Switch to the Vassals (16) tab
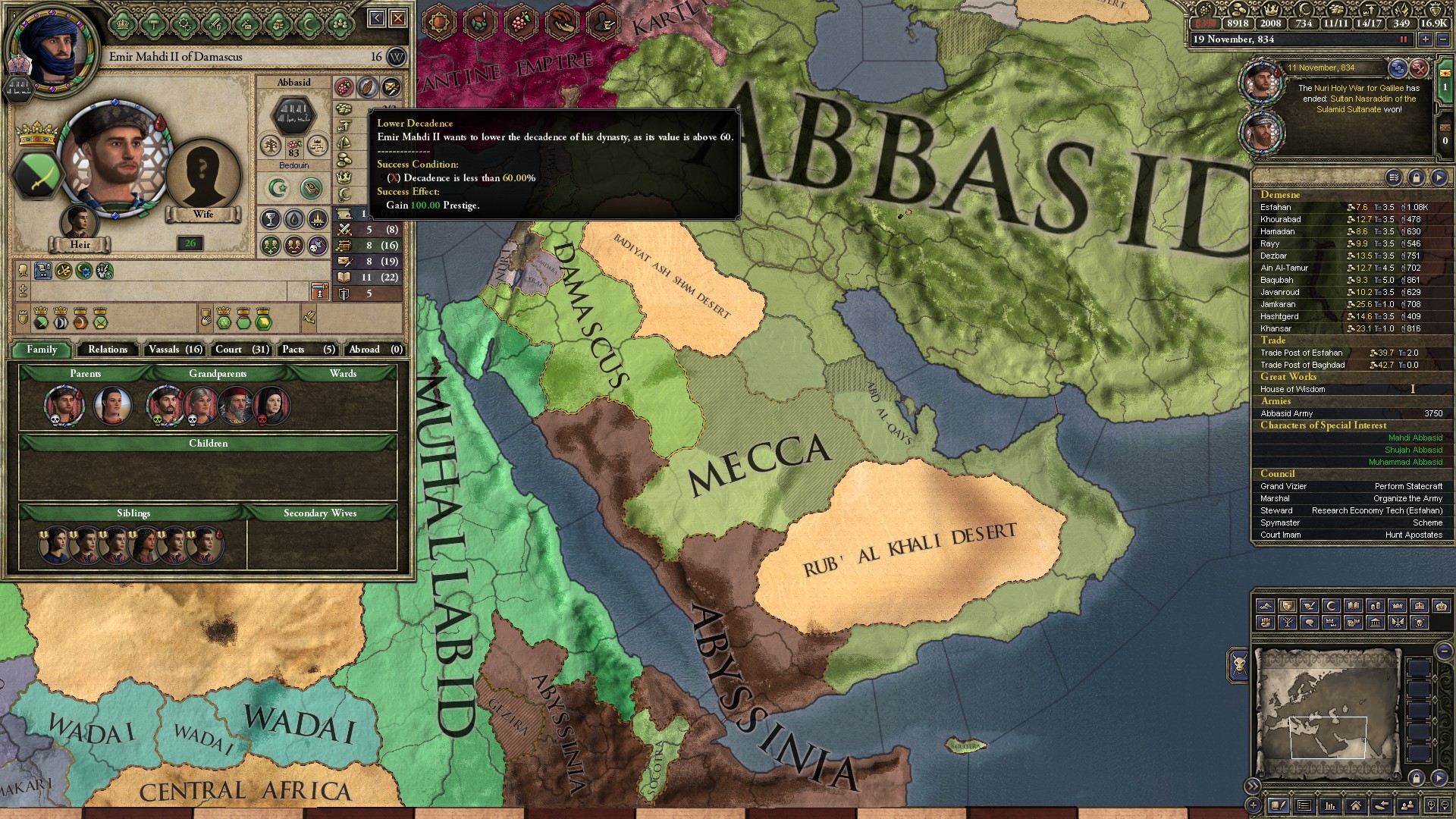 [174, 350]
